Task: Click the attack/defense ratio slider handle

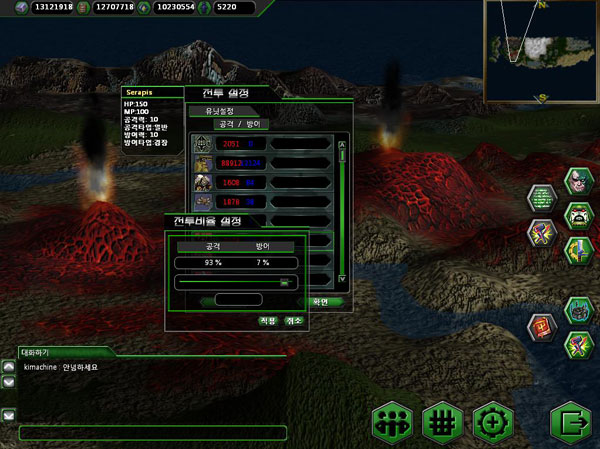Action: click(x=284, y=282)
